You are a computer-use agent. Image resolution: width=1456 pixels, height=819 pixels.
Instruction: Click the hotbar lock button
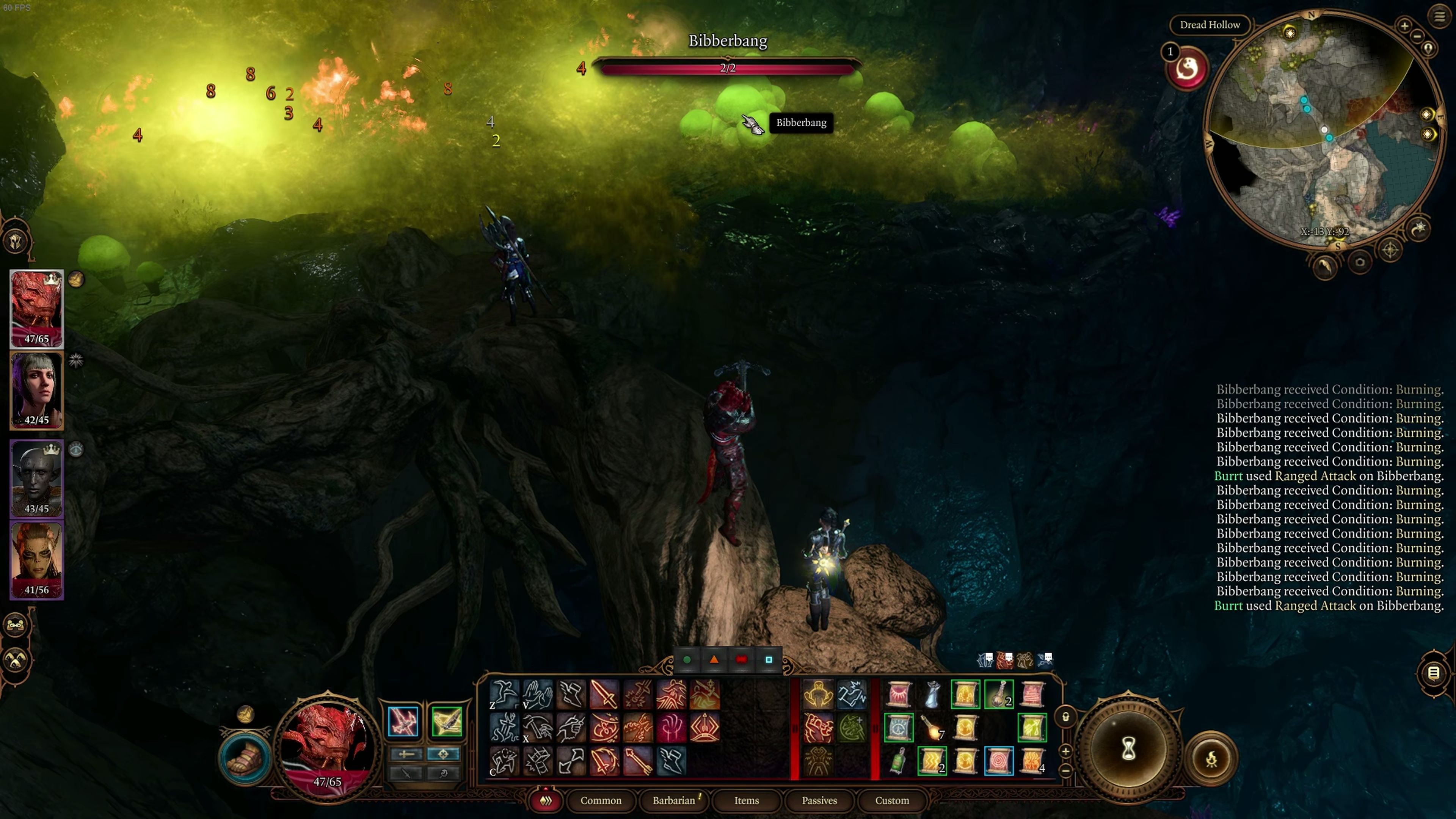point(1065,717)
